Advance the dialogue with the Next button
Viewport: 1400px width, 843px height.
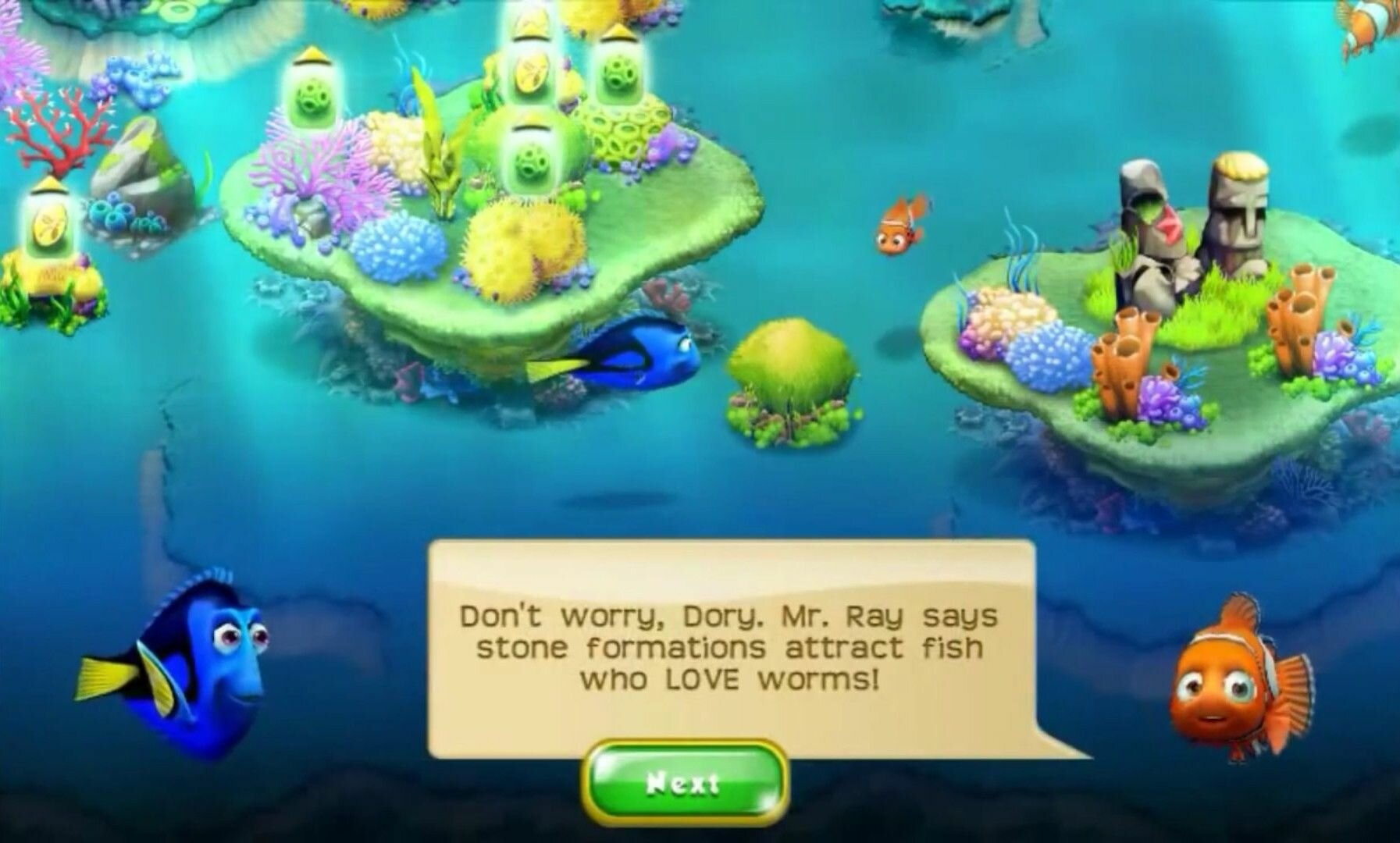(684, 783)
